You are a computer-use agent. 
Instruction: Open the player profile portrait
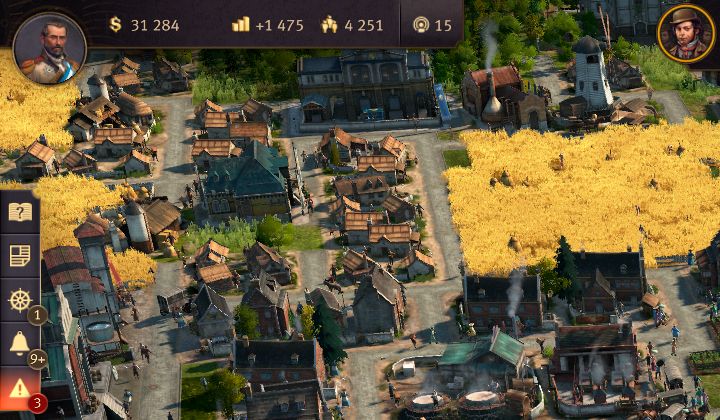tap(49, 45)
